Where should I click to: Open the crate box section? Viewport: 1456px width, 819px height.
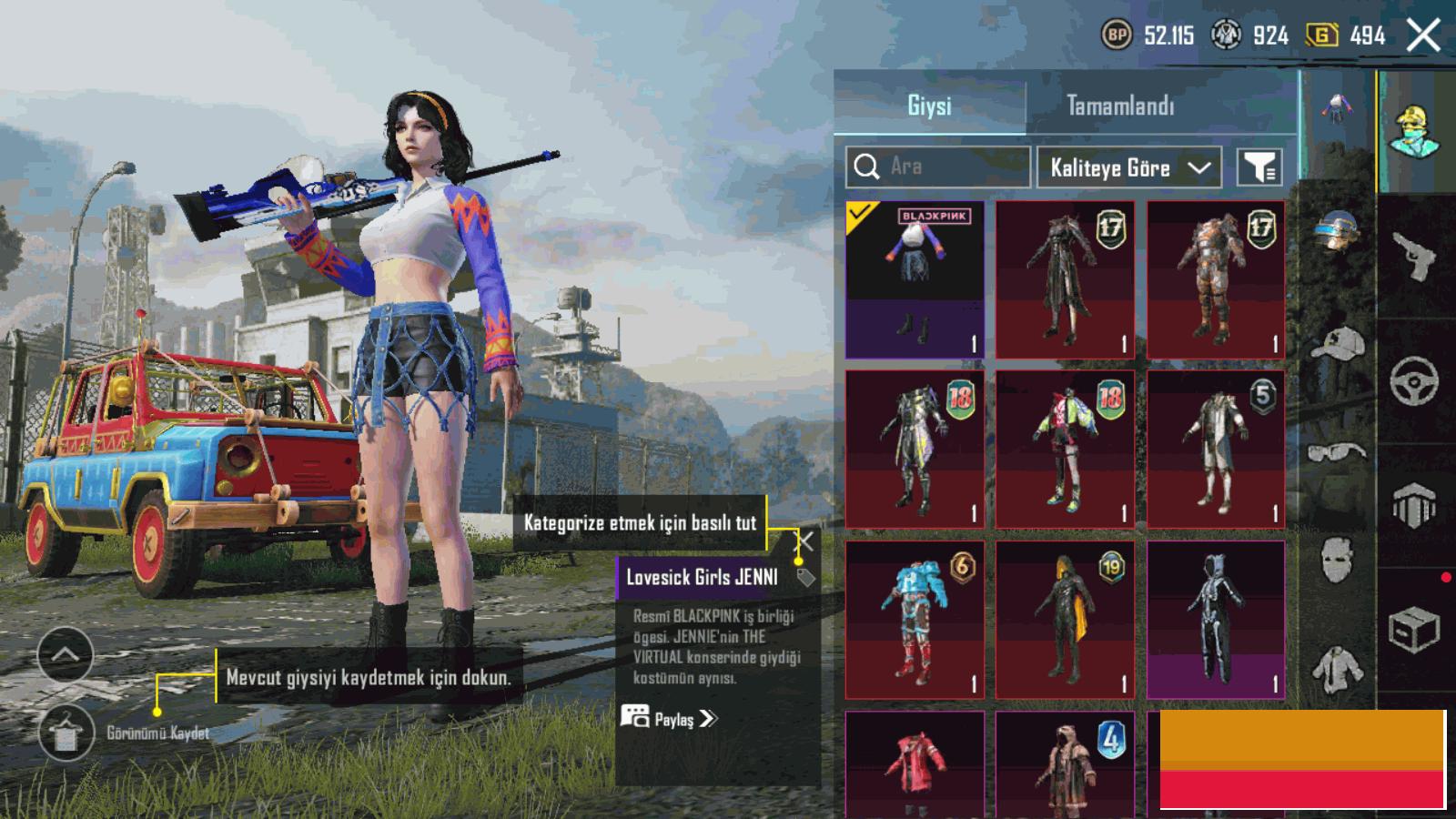pos(1413,630)
